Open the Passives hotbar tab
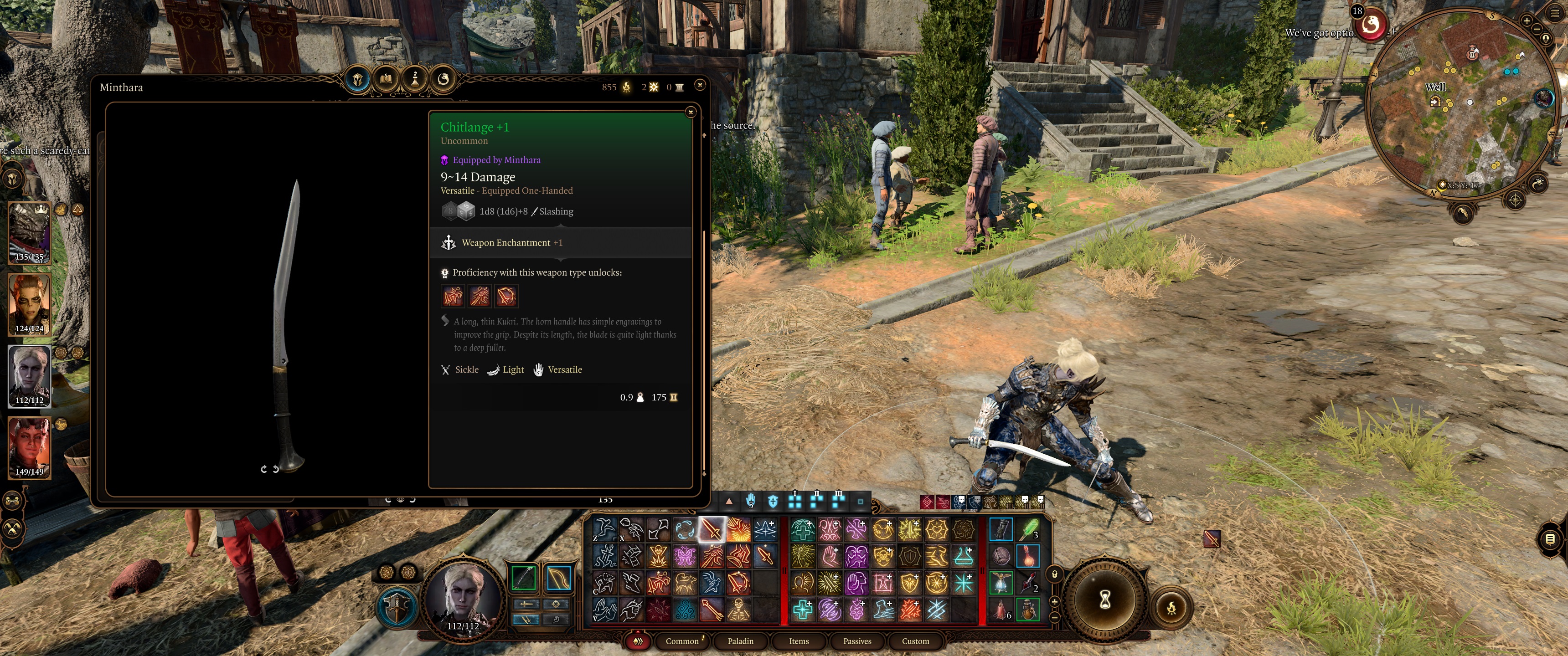This screenshot has width=1568, height=656. 857,641
